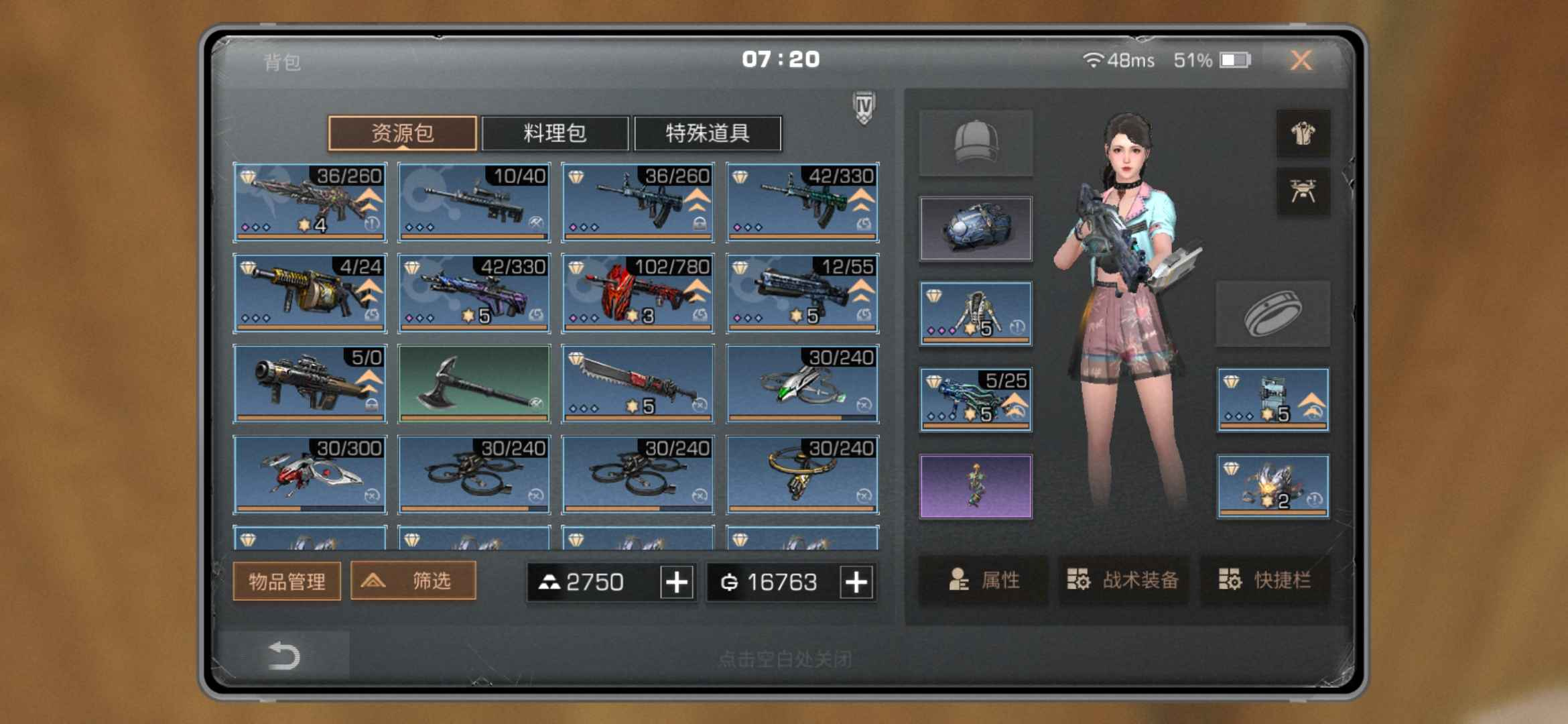The width and height of the screenshot is (1568, 724).
Task: Select the equipped backpack slot
Action: tap(976, 229)
